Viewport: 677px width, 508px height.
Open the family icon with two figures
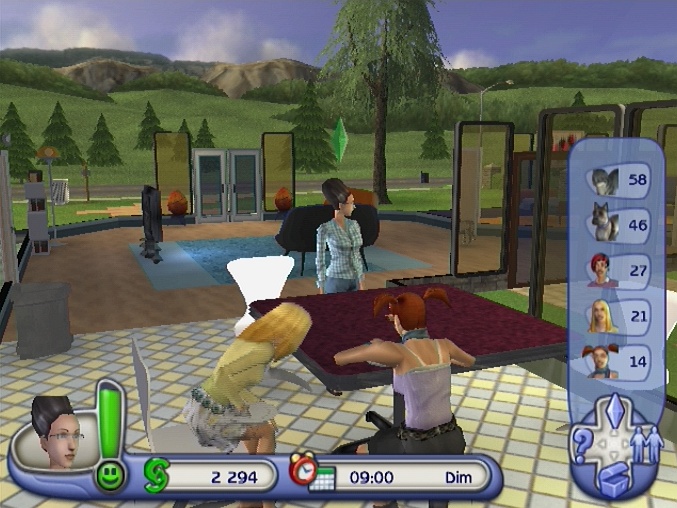coord(645,441)
